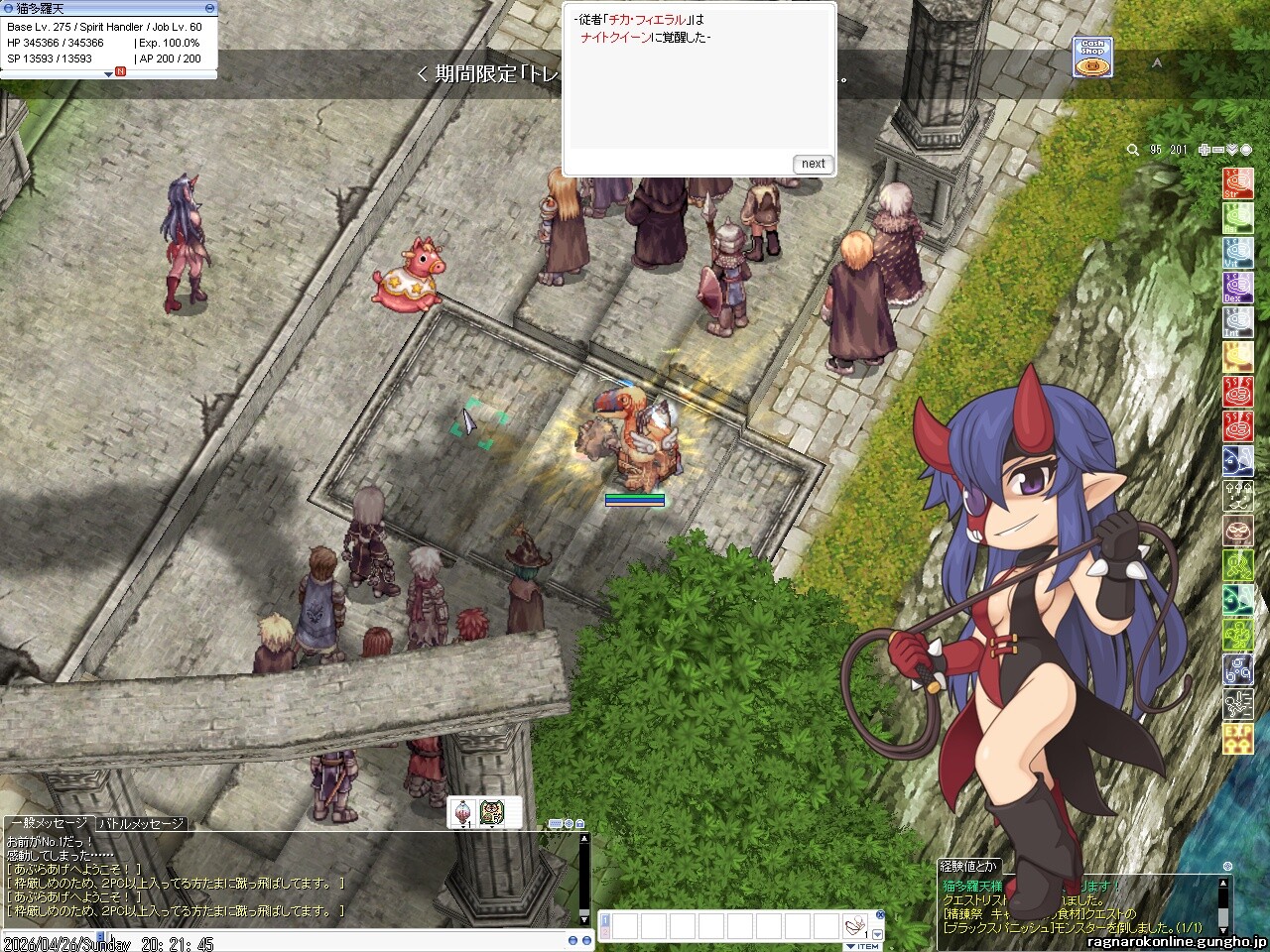This screenshot has width=1270, height=952.
Task: Use the item in the last hotbar slot
Action: pyautogui.click(x=853, y=927)
